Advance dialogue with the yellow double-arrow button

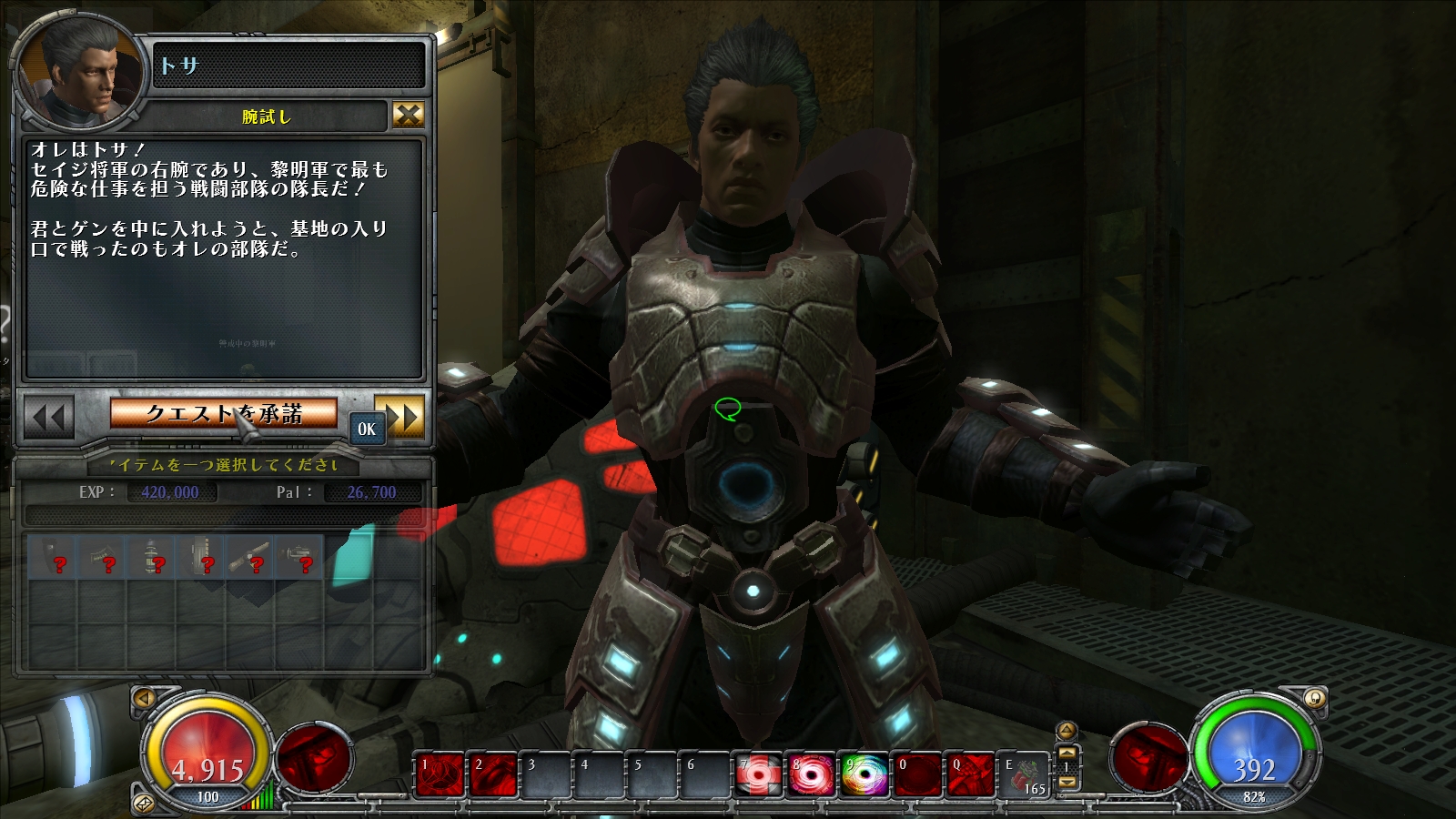coord(401,416)
